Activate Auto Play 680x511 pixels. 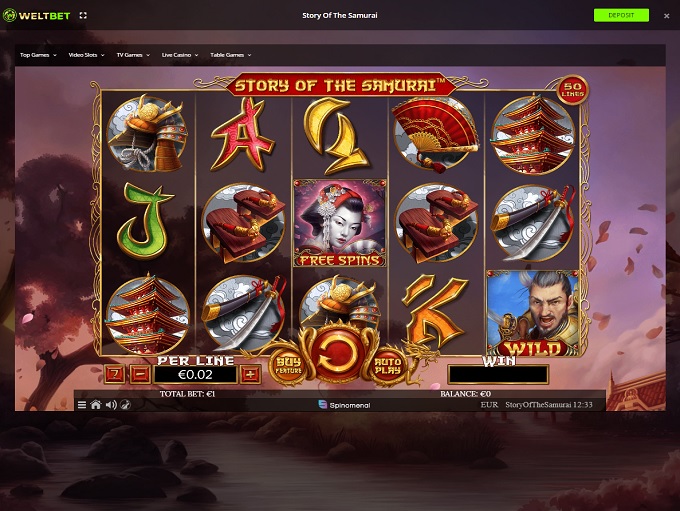387,366
